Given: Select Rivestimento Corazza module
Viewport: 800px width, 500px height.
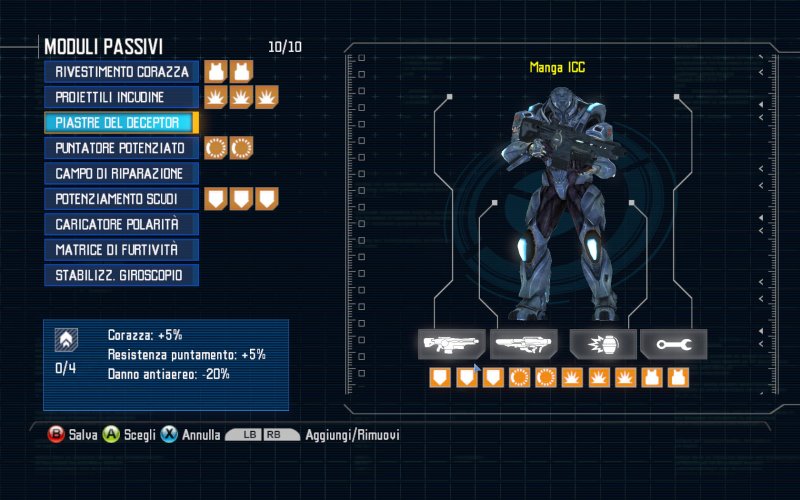Looking at the screenshot, I should coord(122,72).
